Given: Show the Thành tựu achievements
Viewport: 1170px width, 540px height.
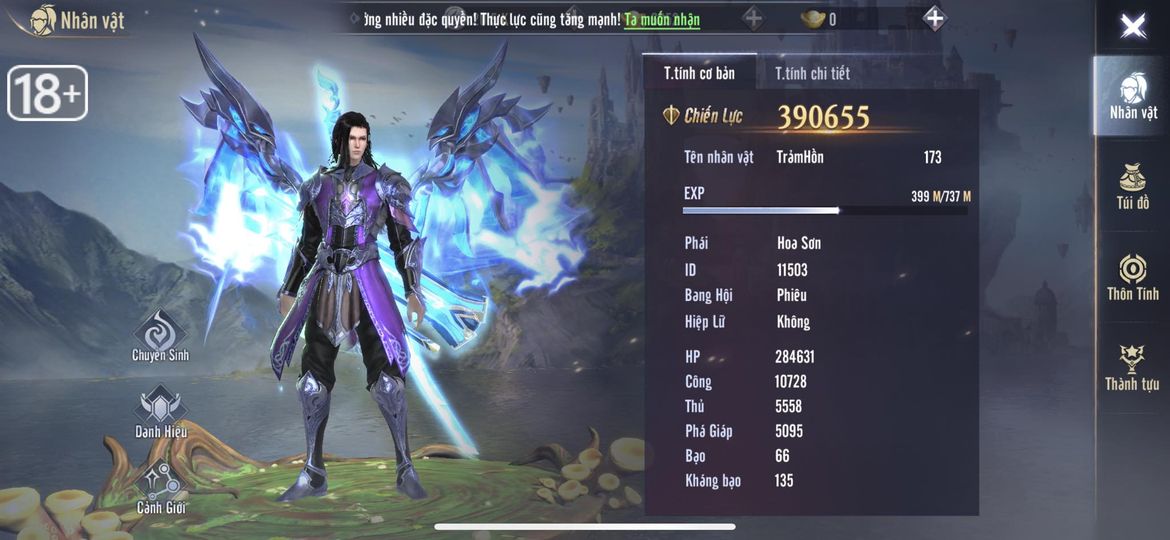Looking at the screenshot, I should (x=1133, y=367).
